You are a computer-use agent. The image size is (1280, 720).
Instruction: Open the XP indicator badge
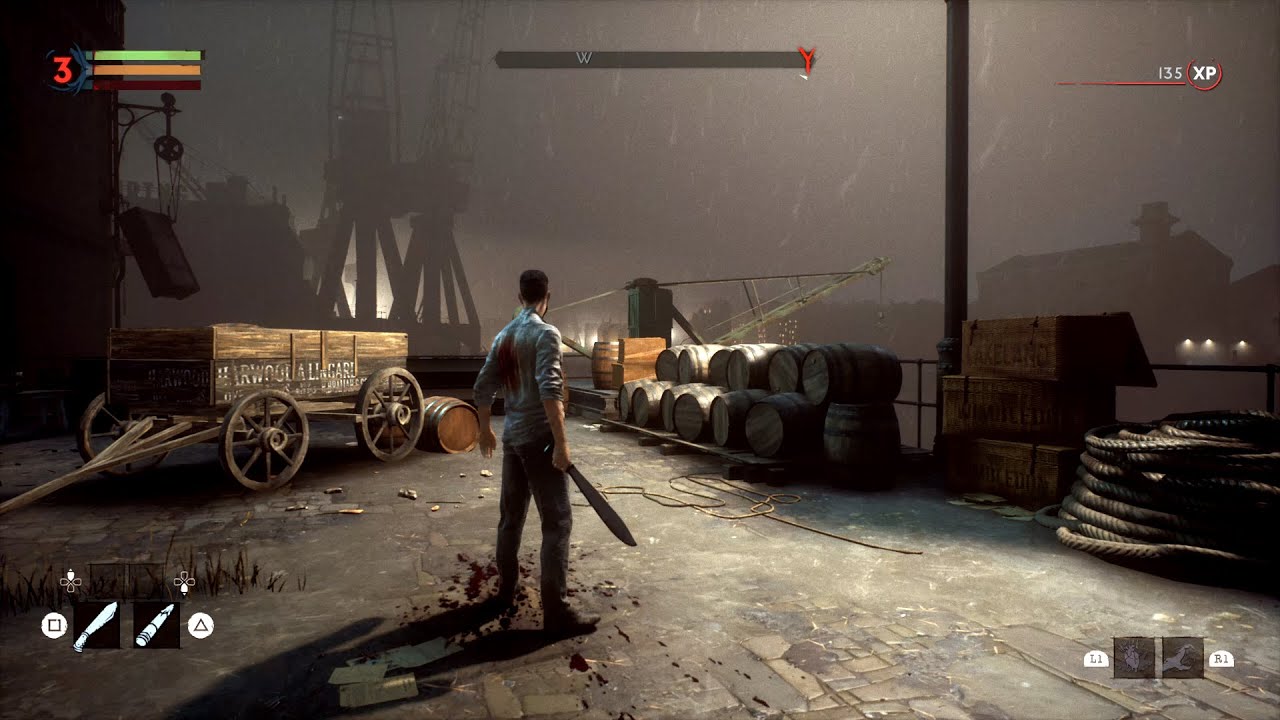pyautogui.click(x=1205, y=74)
